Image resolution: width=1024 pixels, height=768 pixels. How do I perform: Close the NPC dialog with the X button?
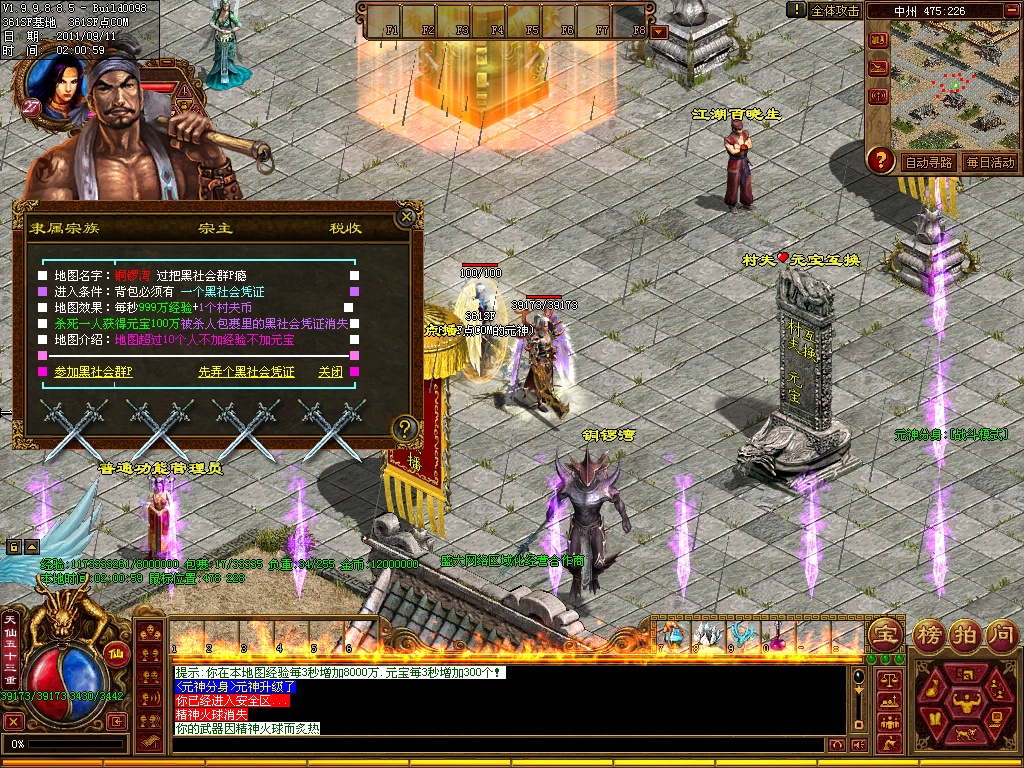click(406, 216)
